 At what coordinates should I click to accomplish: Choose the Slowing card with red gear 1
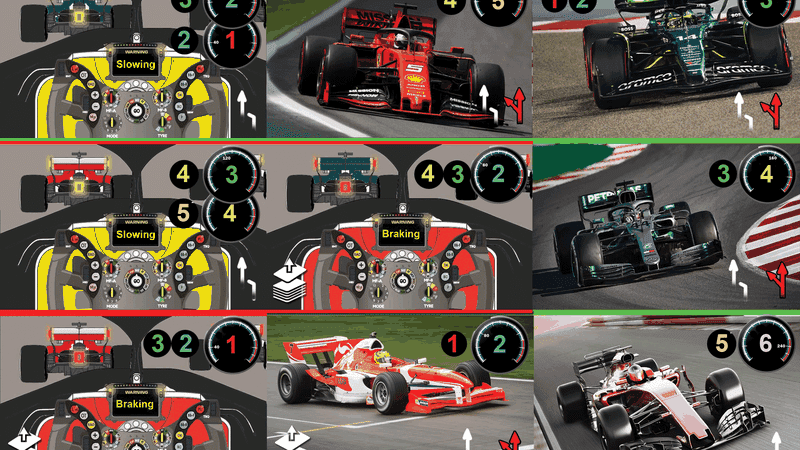tap(133, 70)
